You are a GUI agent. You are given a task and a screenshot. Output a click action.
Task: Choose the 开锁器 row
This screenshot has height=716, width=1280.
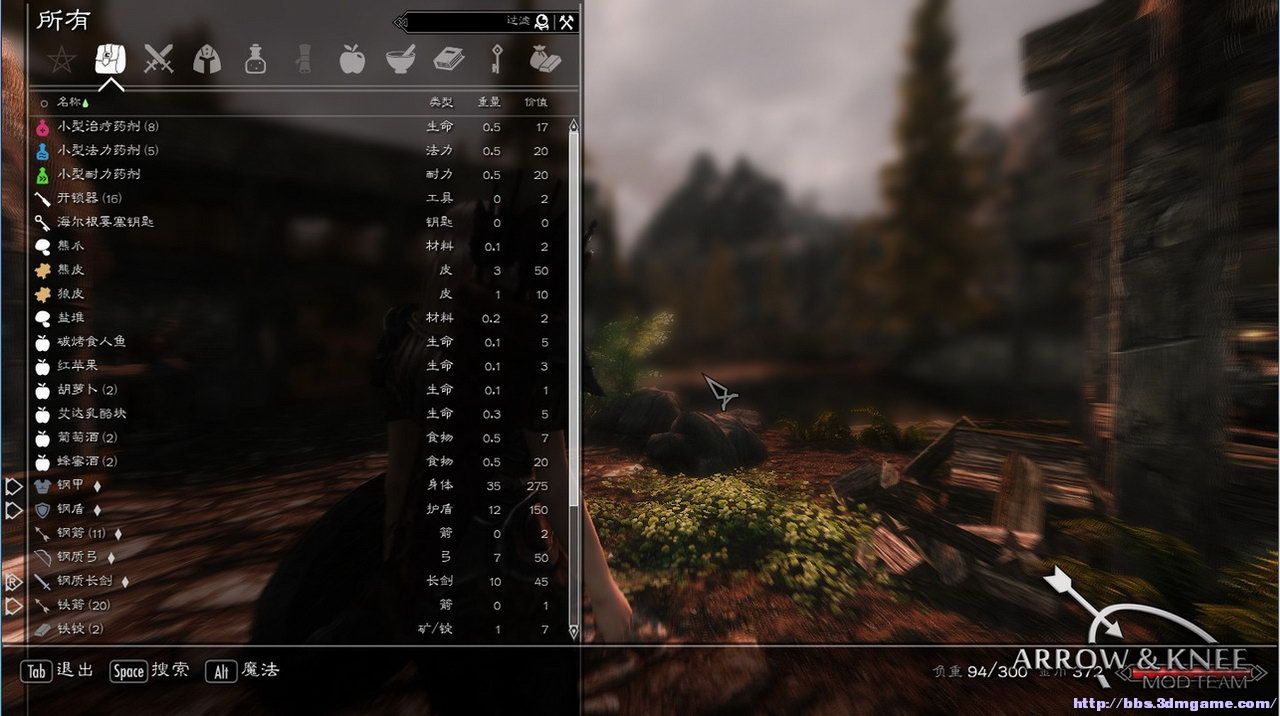click(89, 199)
